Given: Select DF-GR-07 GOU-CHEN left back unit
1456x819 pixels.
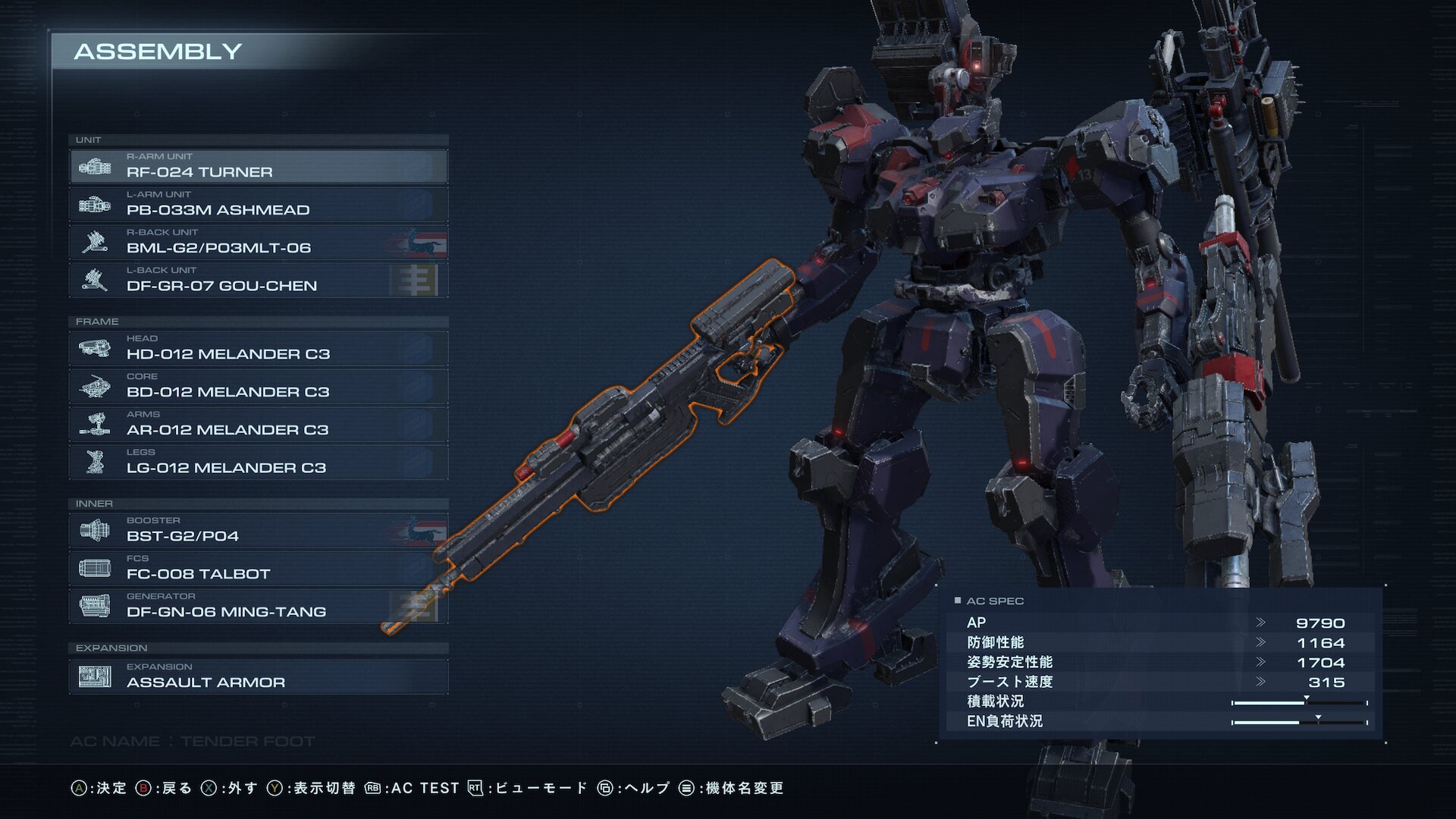Looking at the screenshot, I should pos(258,281).
